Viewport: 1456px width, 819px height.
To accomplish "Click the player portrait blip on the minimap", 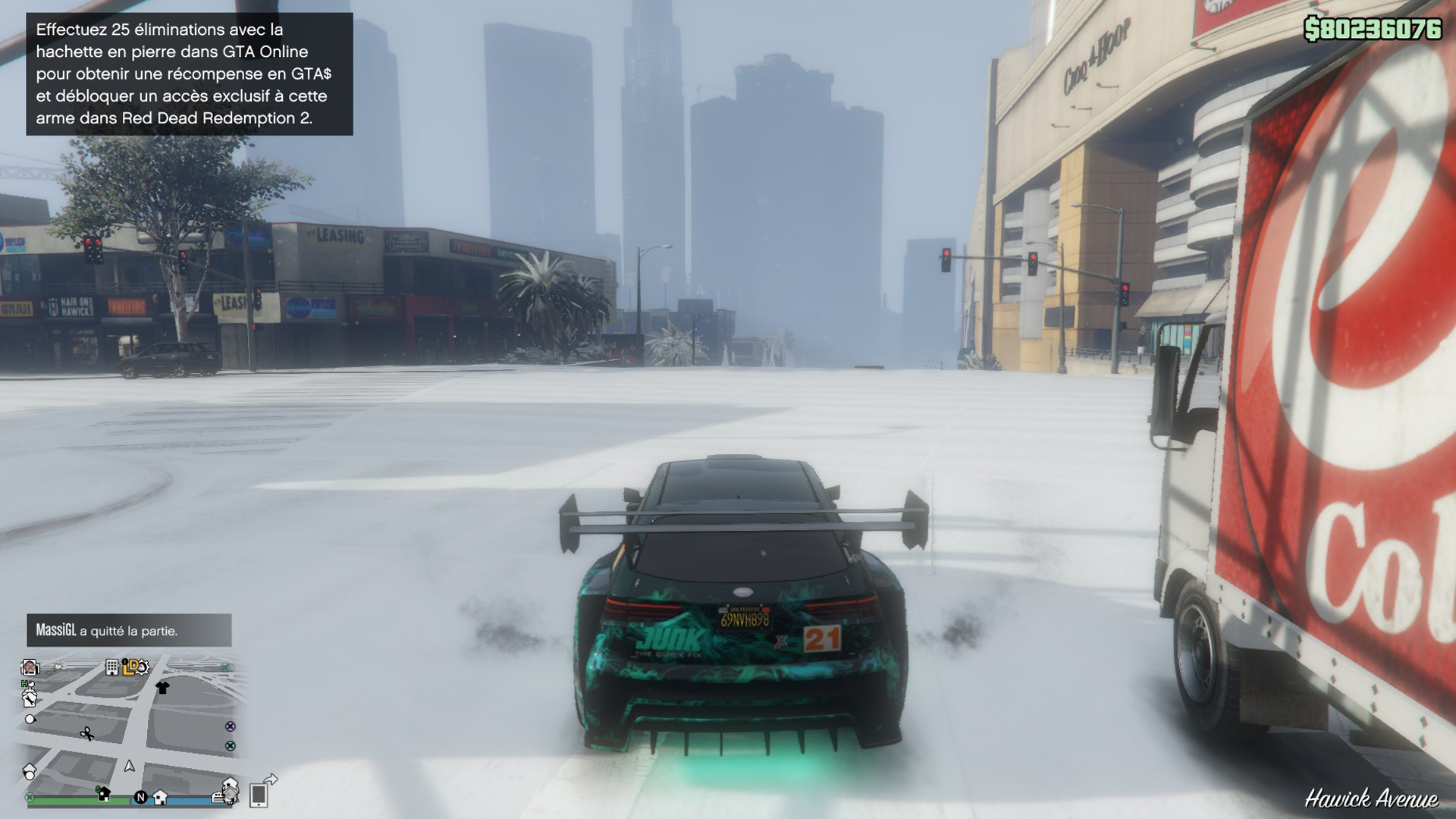I will click(x=29, y=667).
